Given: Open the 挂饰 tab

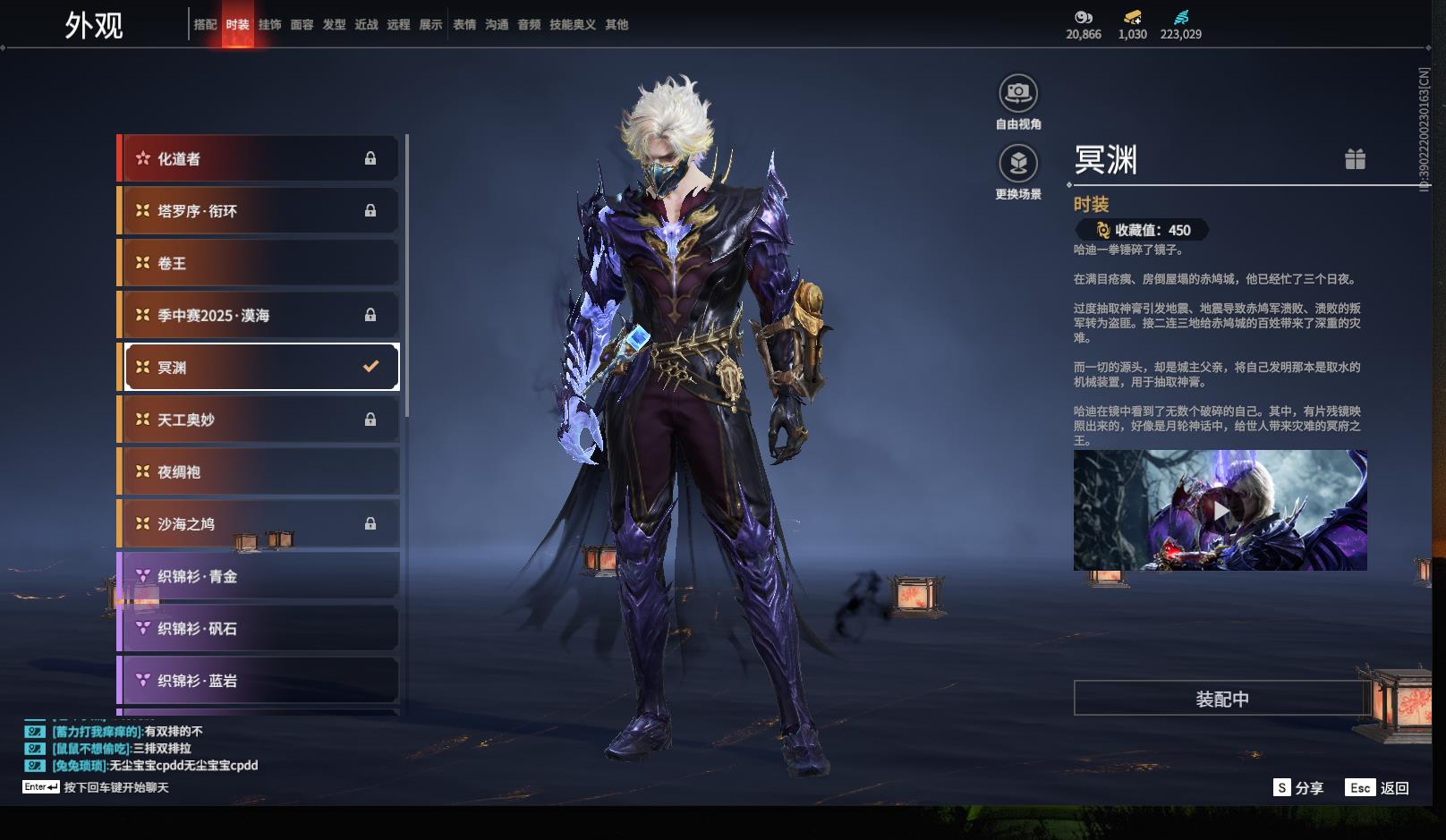Looking at the screenshot, I should tap(269, 25).
